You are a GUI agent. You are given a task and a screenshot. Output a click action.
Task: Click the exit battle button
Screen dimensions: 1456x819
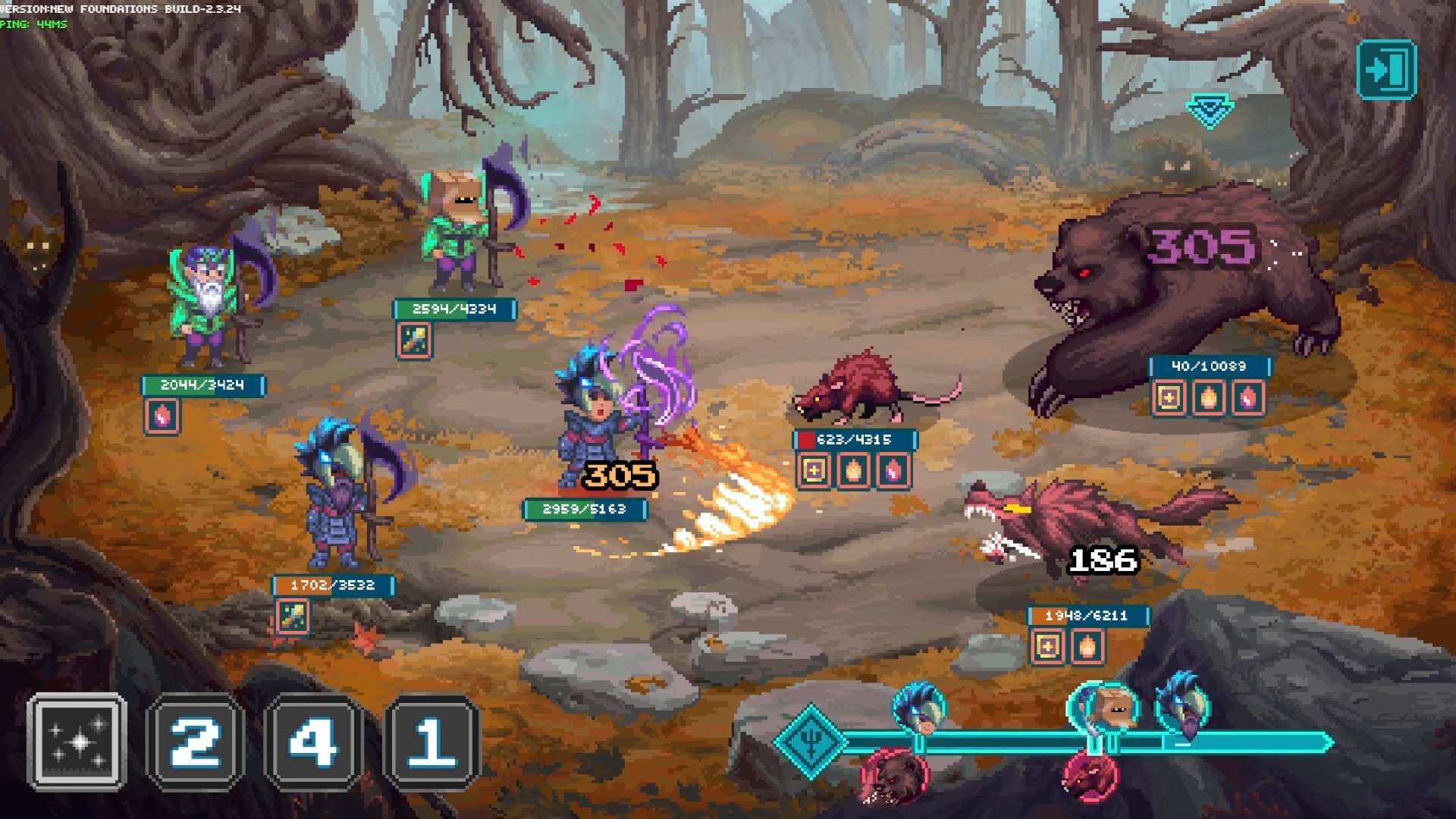tap(1386, 70)
